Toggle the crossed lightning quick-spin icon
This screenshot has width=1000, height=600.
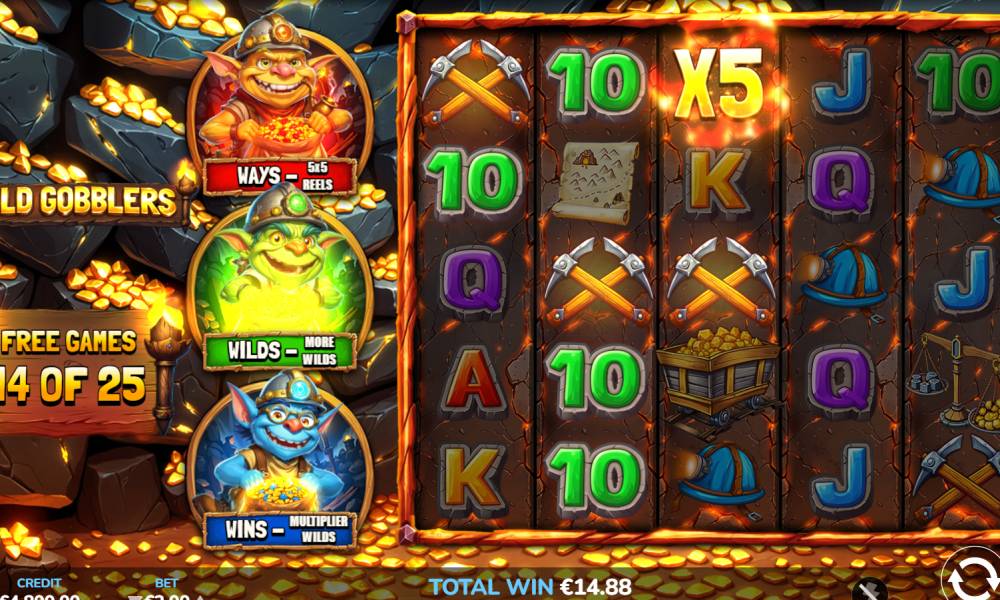pos(871,589)
